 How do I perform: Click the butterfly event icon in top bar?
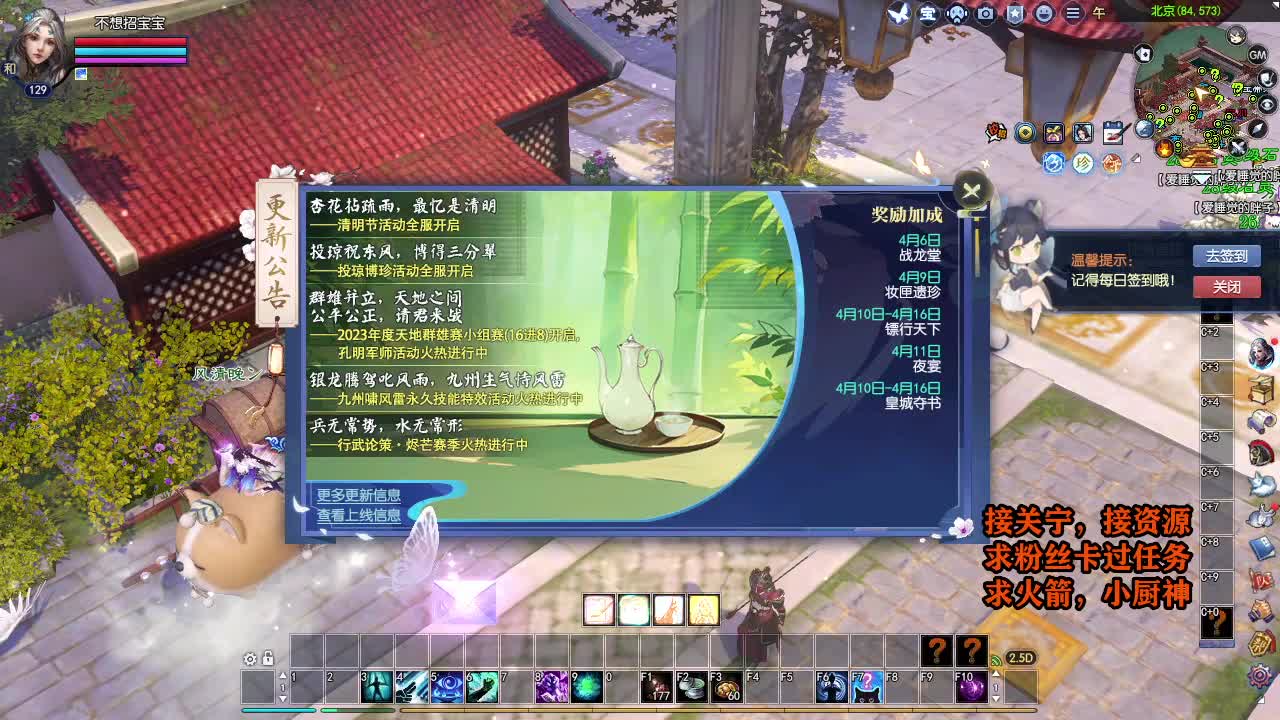(x=897, y=13)
